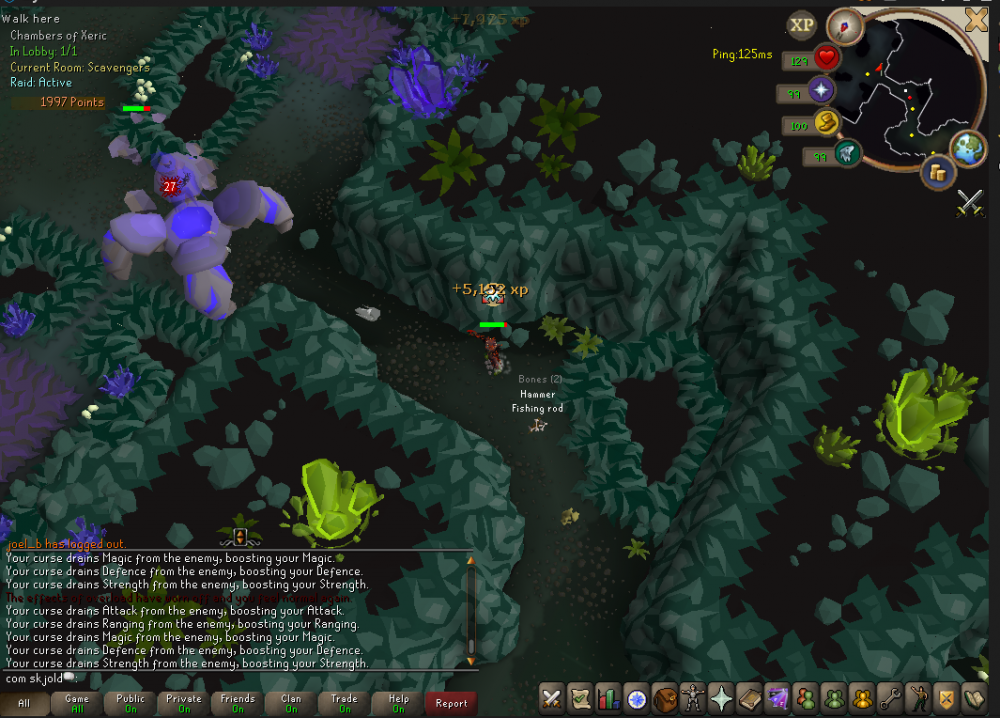Open the wrench settings tab
1000x718 pixels.
[x=889, y=699]
